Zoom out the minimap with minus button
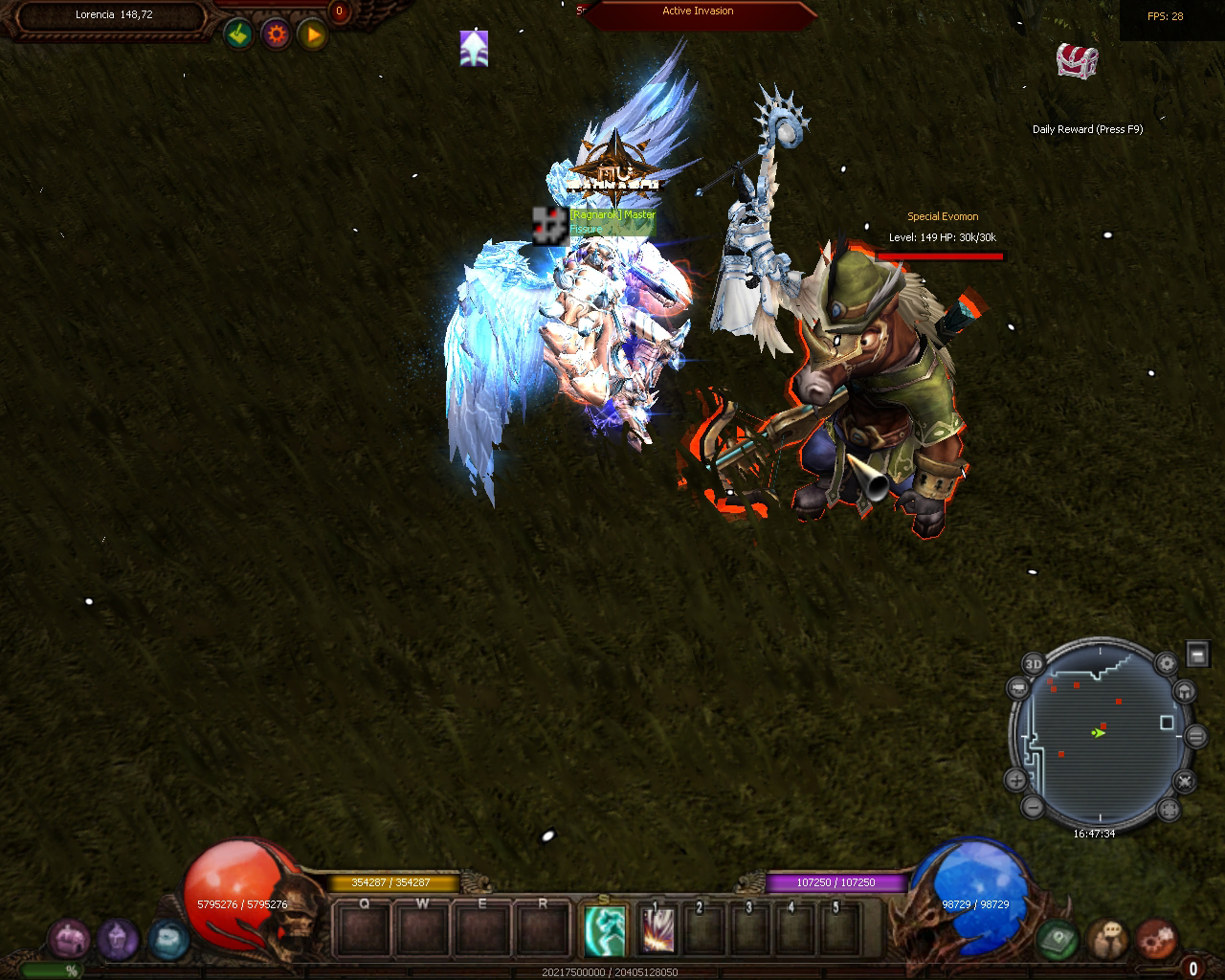1225x980 pixels. point(1033,808)
